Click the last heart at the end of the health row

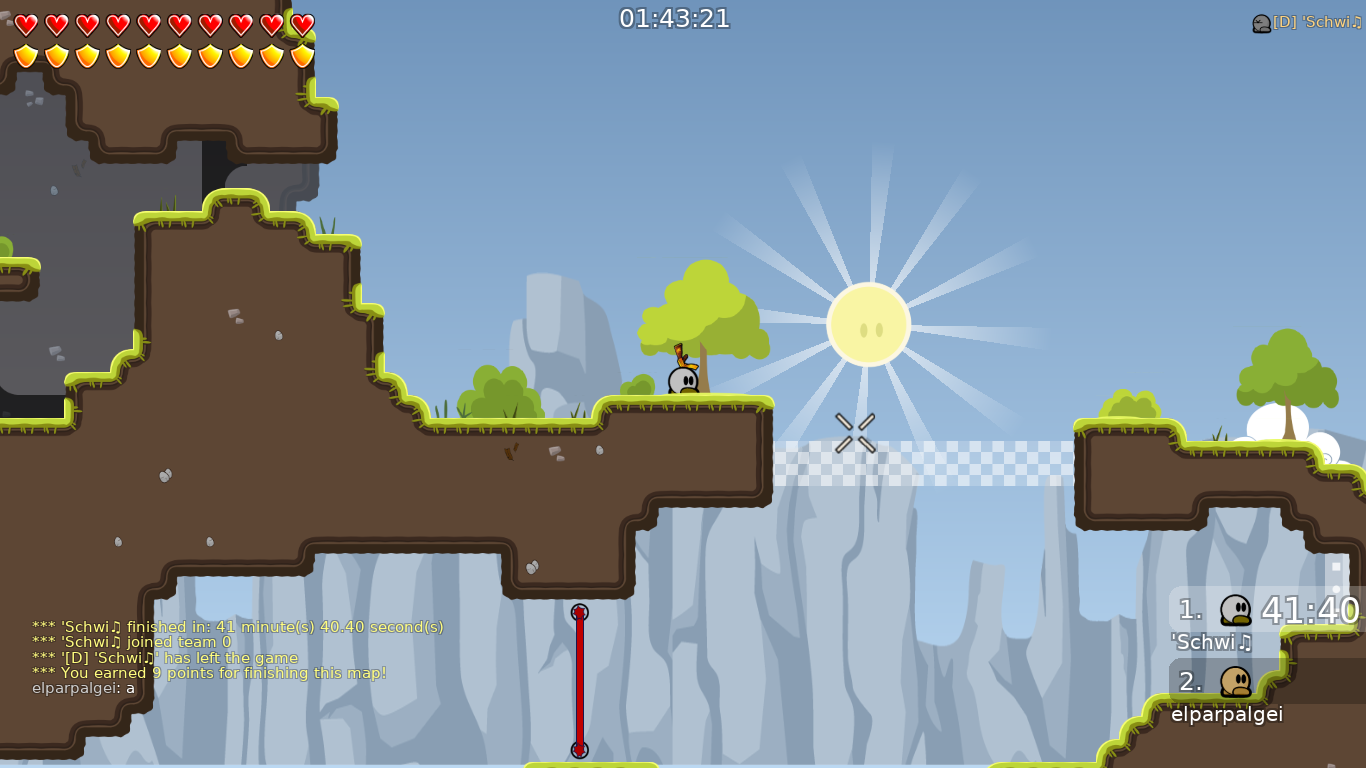click(x=301, y=24)
